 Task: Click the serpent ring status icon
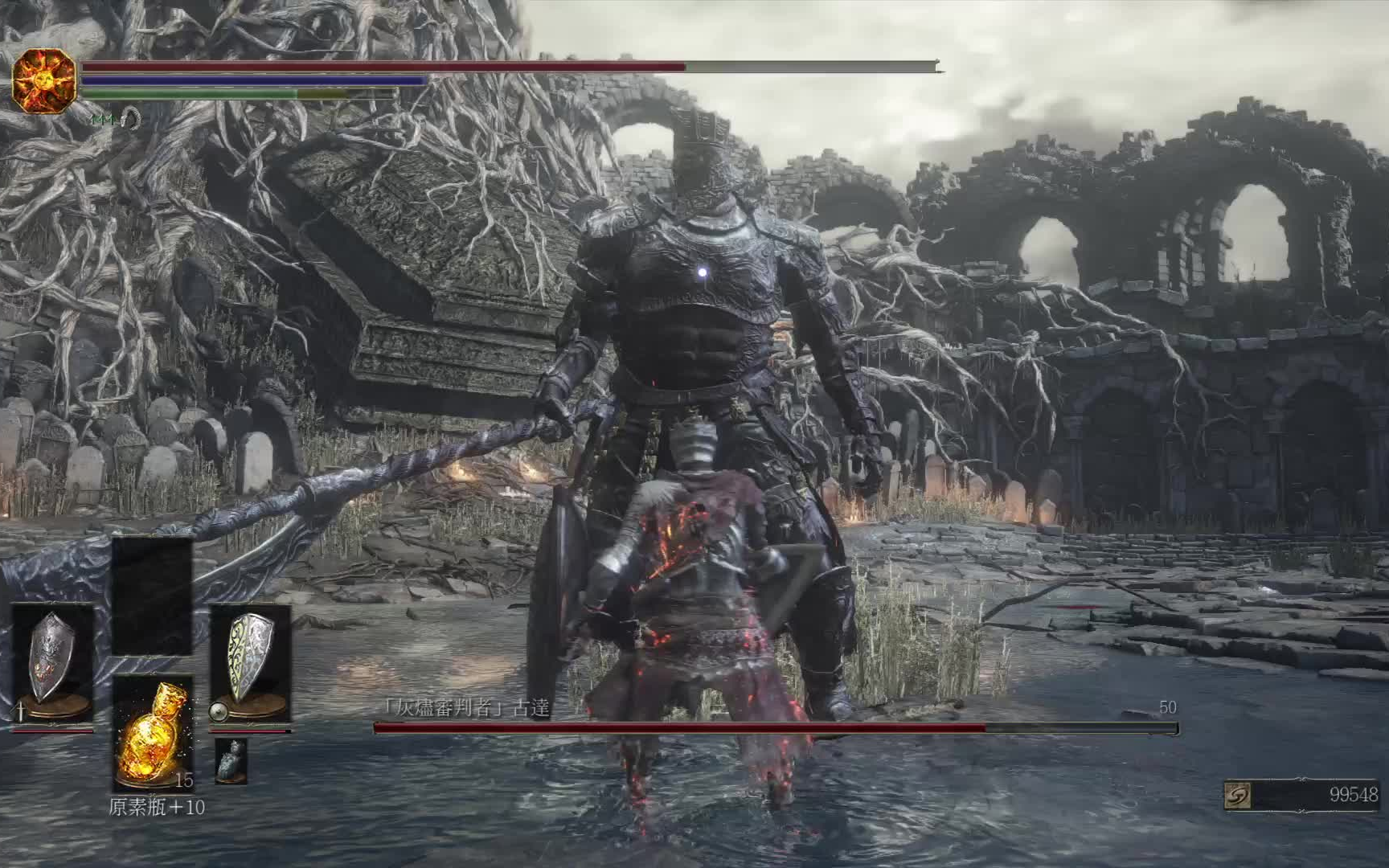click(x=132, y=121)
